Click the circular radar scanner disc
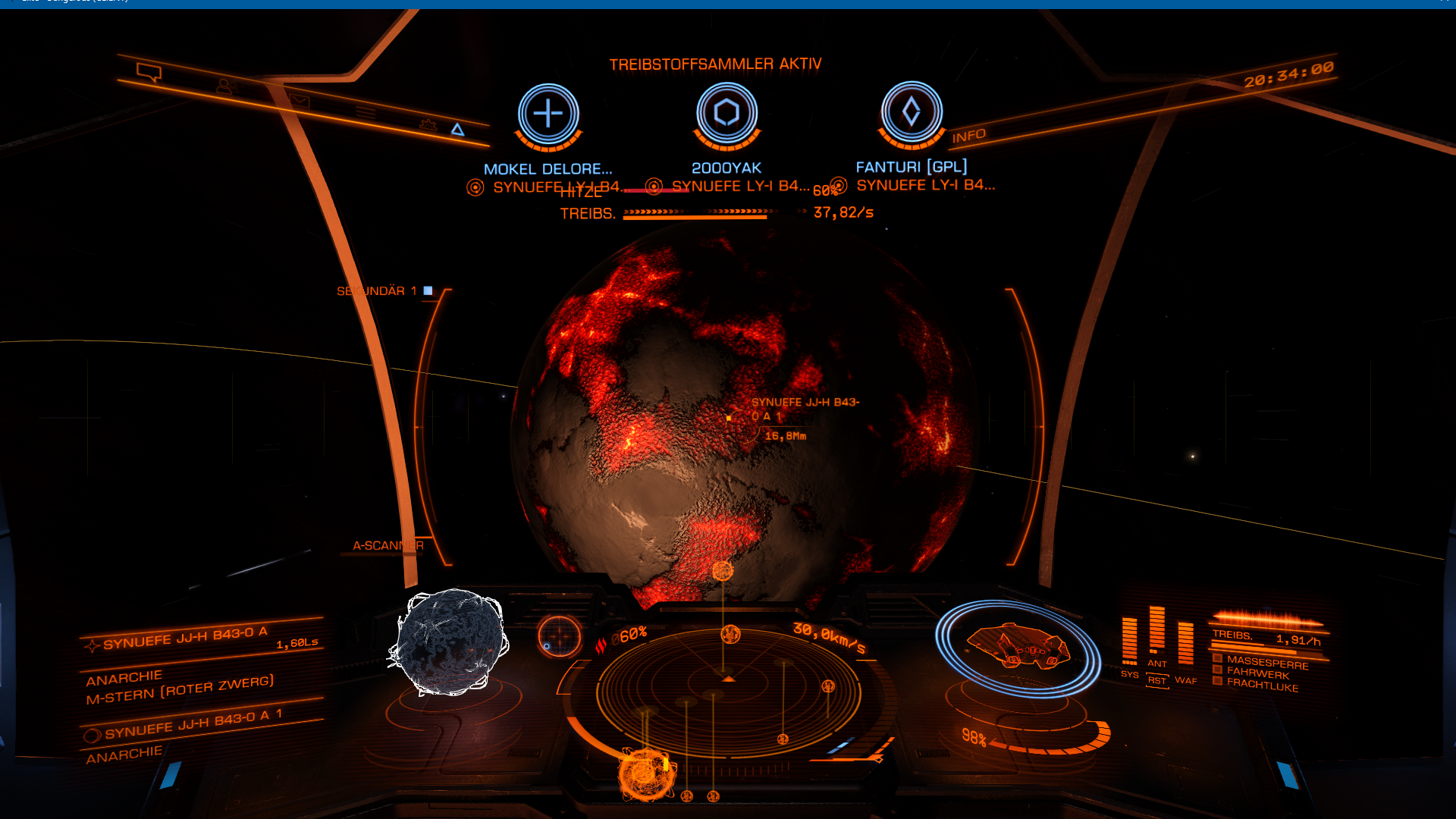This screenshot has width=1456, height=819. (x=728, y=692)
